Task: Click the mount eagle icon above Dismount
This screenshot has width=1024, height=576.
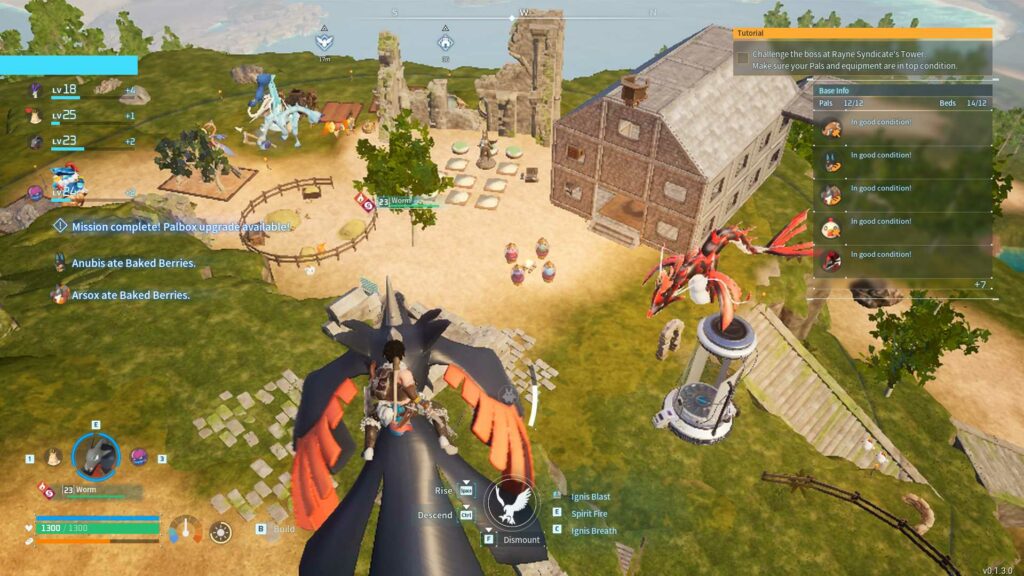Action: point(511,501)
